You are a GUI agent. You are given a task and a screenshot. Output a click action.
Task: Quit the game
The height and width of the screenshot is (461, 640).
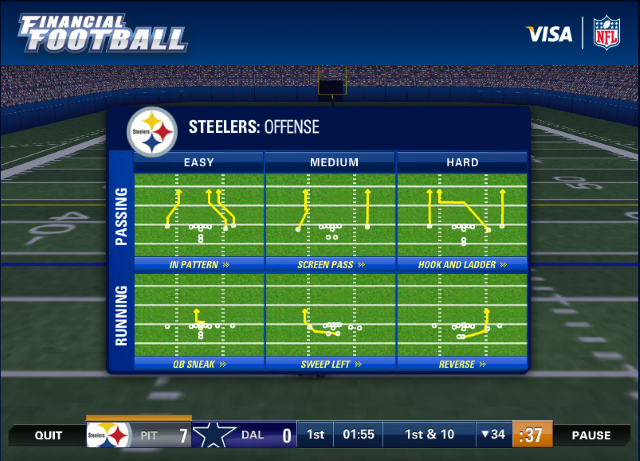(x=48, y=436)
